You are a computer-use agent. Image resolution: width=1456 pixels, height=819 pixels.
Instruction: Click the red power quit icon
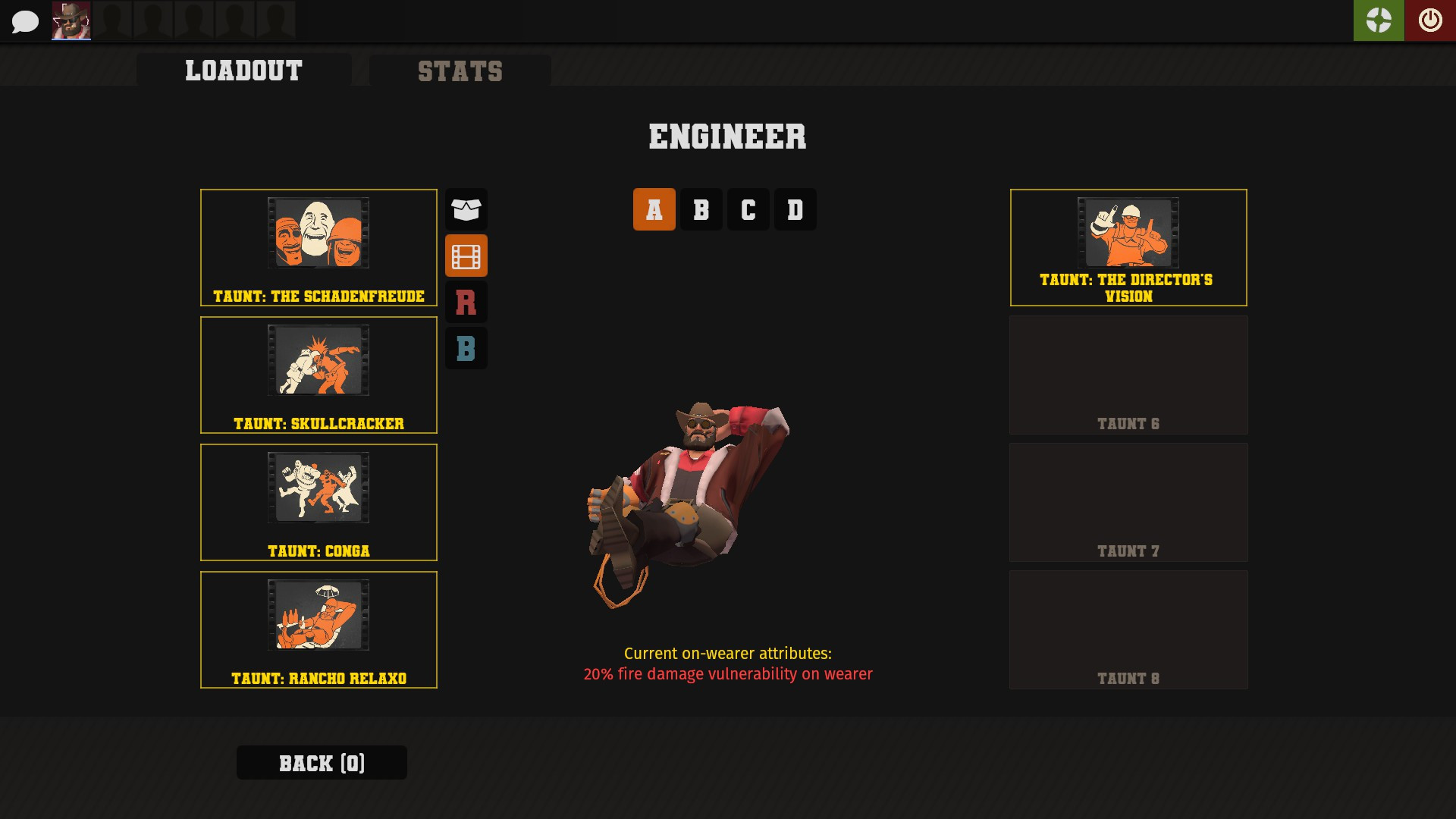pyautogui.click(x=1430, y=20)
